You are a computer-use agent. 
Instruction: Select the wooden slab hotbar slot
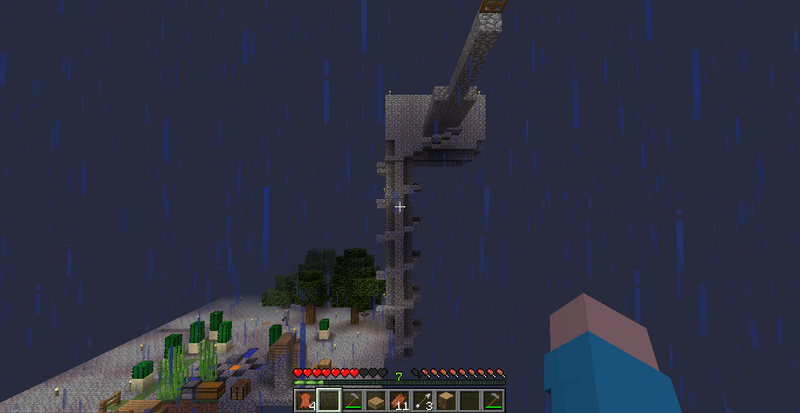pos(376,401)
